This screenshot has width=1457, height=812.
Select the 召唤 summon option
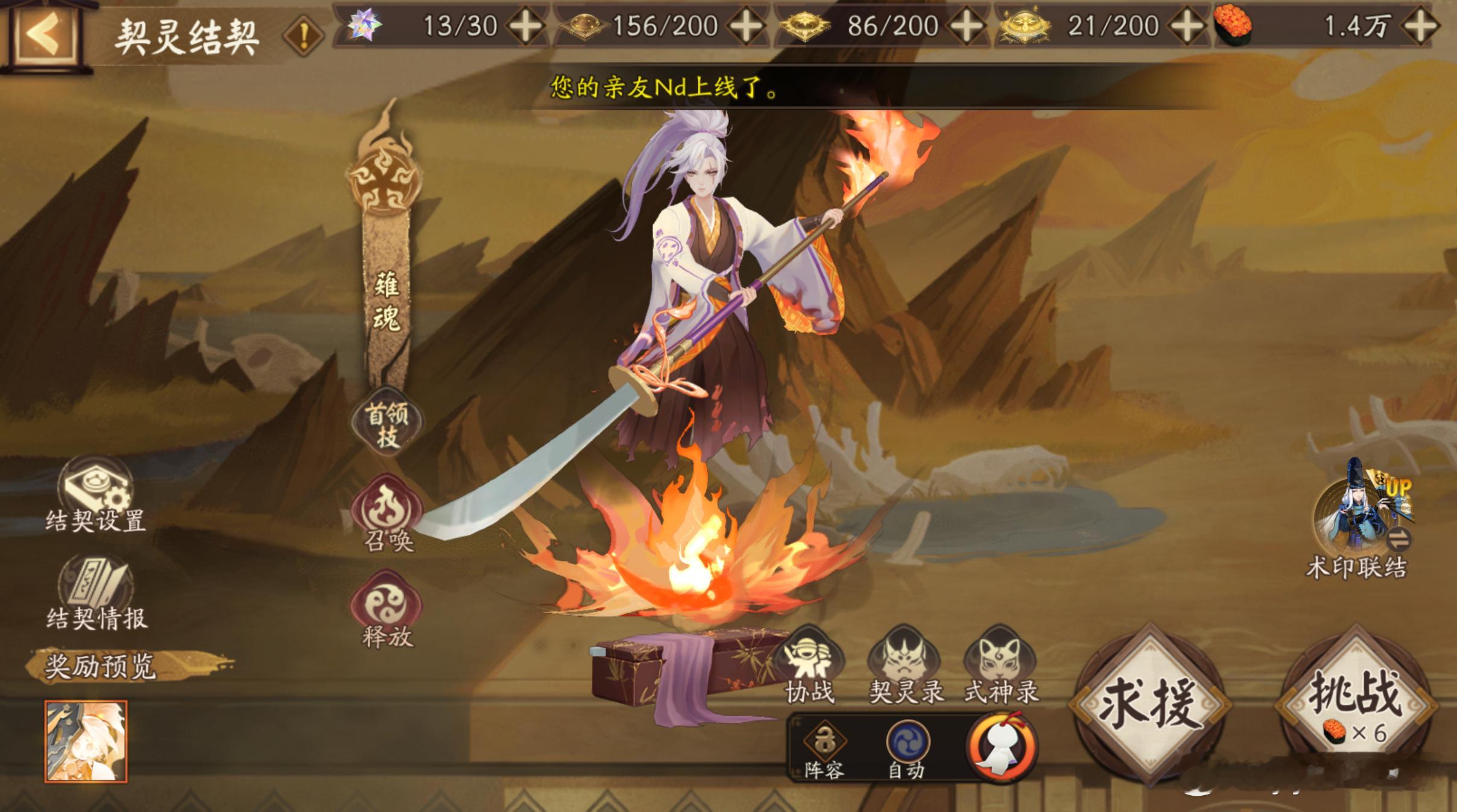[387, 514]
